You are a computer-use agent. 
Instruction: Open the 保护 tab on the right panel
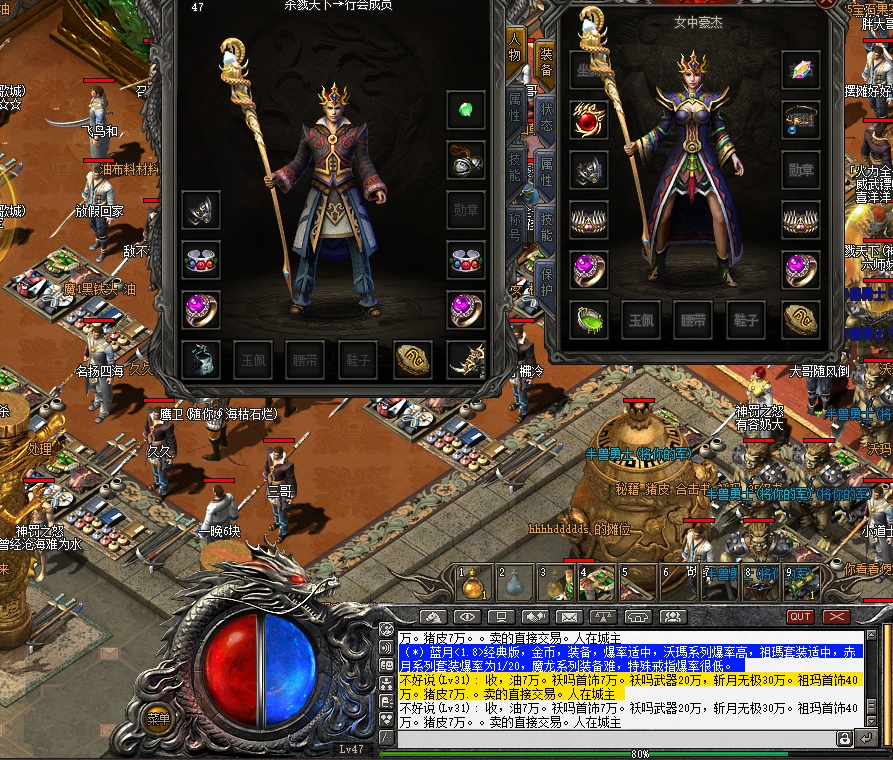[x=547, y=280]
